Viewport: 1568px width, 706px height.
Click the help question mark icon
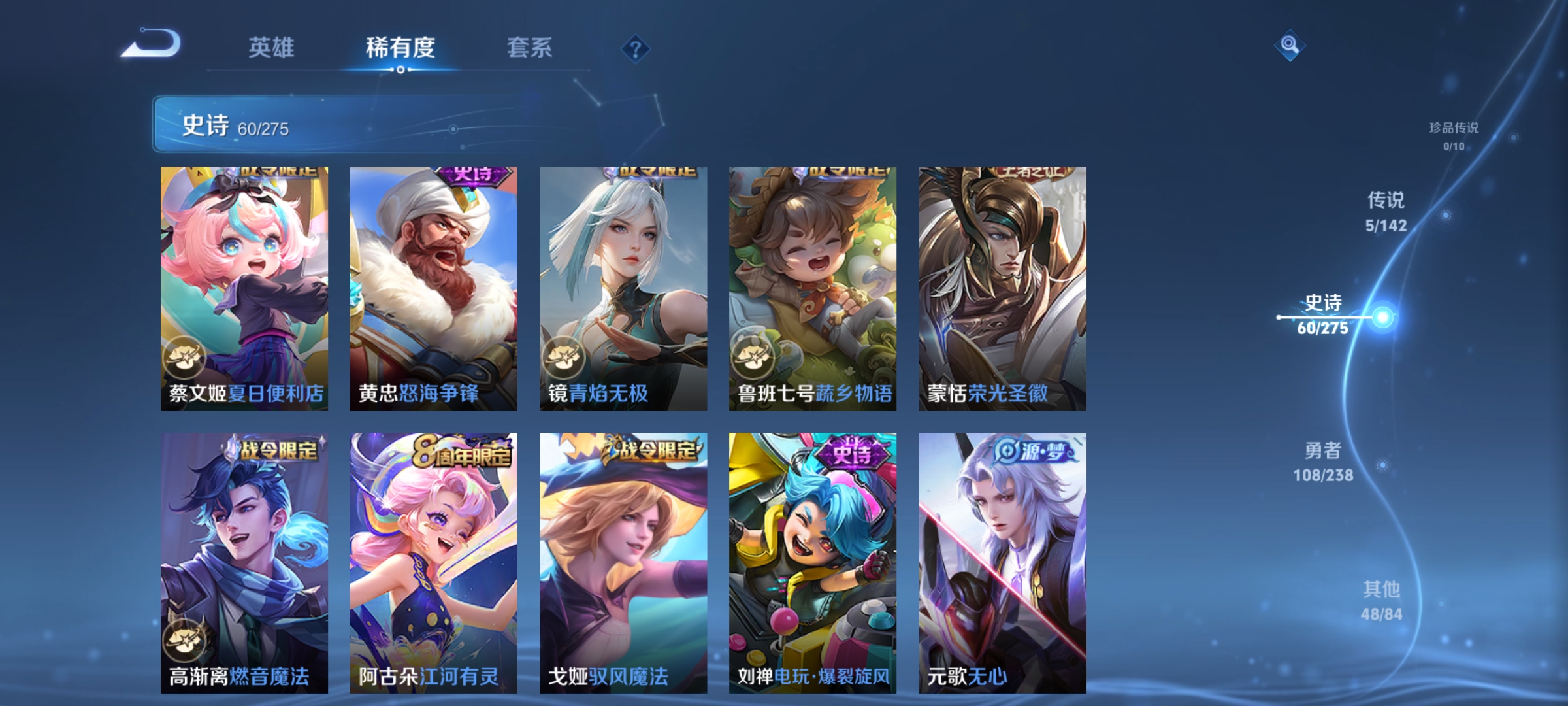(636, 48)
